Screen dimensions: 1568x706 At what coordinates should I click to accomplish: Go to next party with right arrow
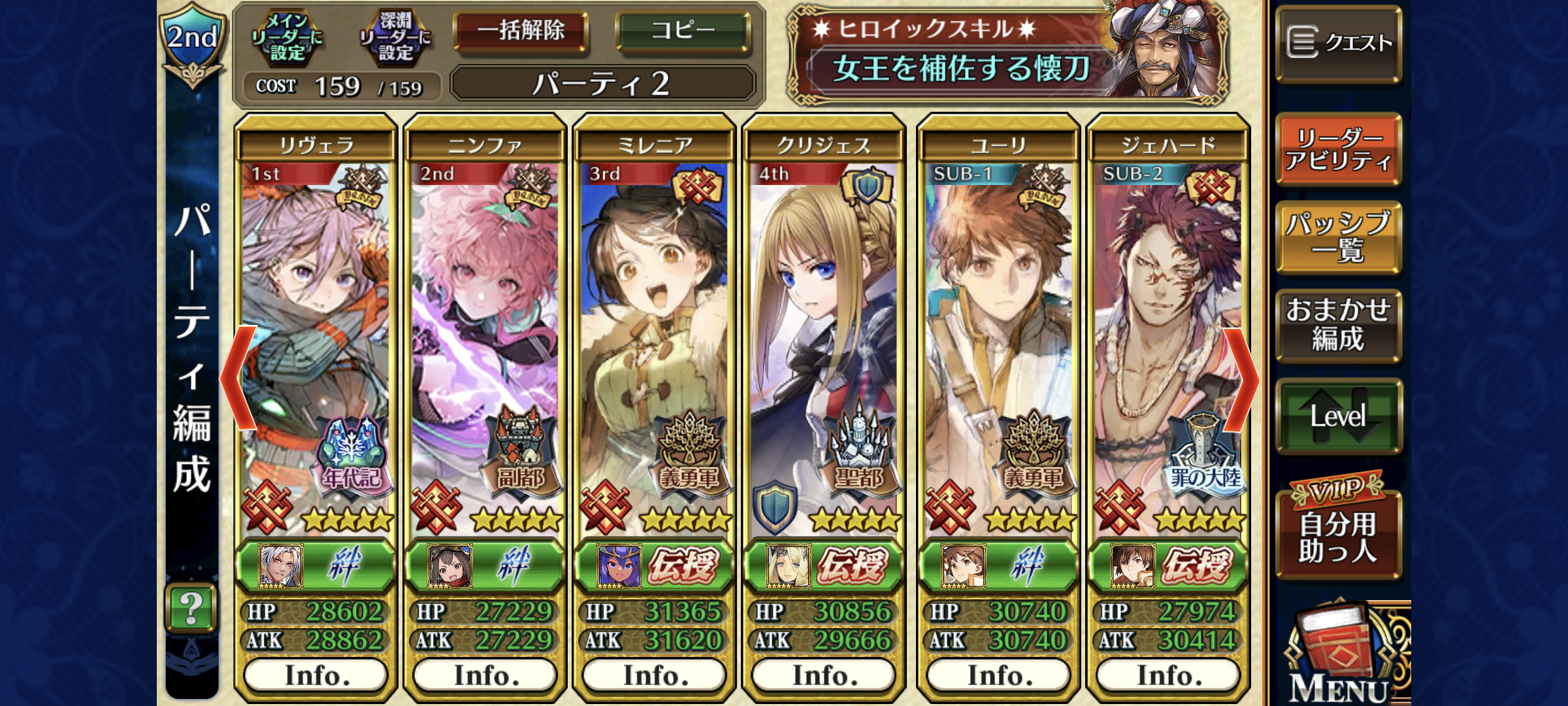(1240, 378)
